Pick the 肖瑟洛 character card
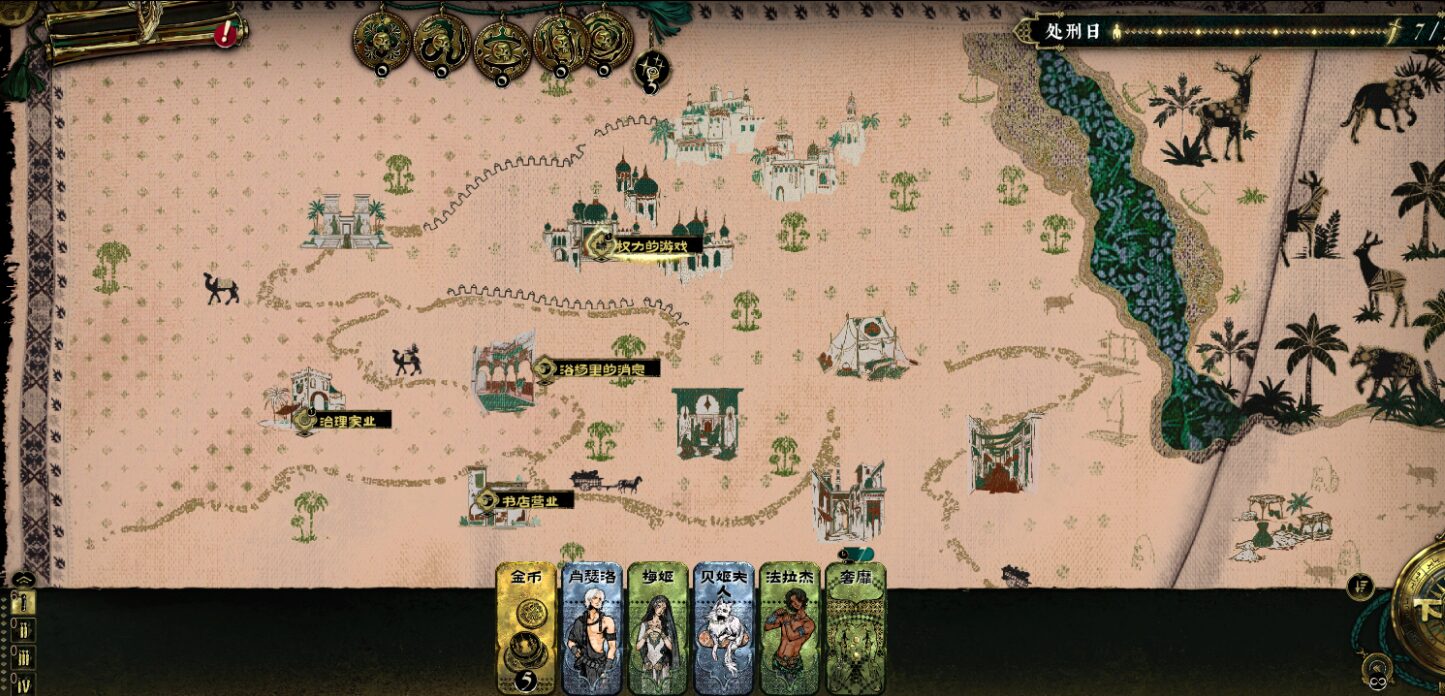 tap(591, 627)
